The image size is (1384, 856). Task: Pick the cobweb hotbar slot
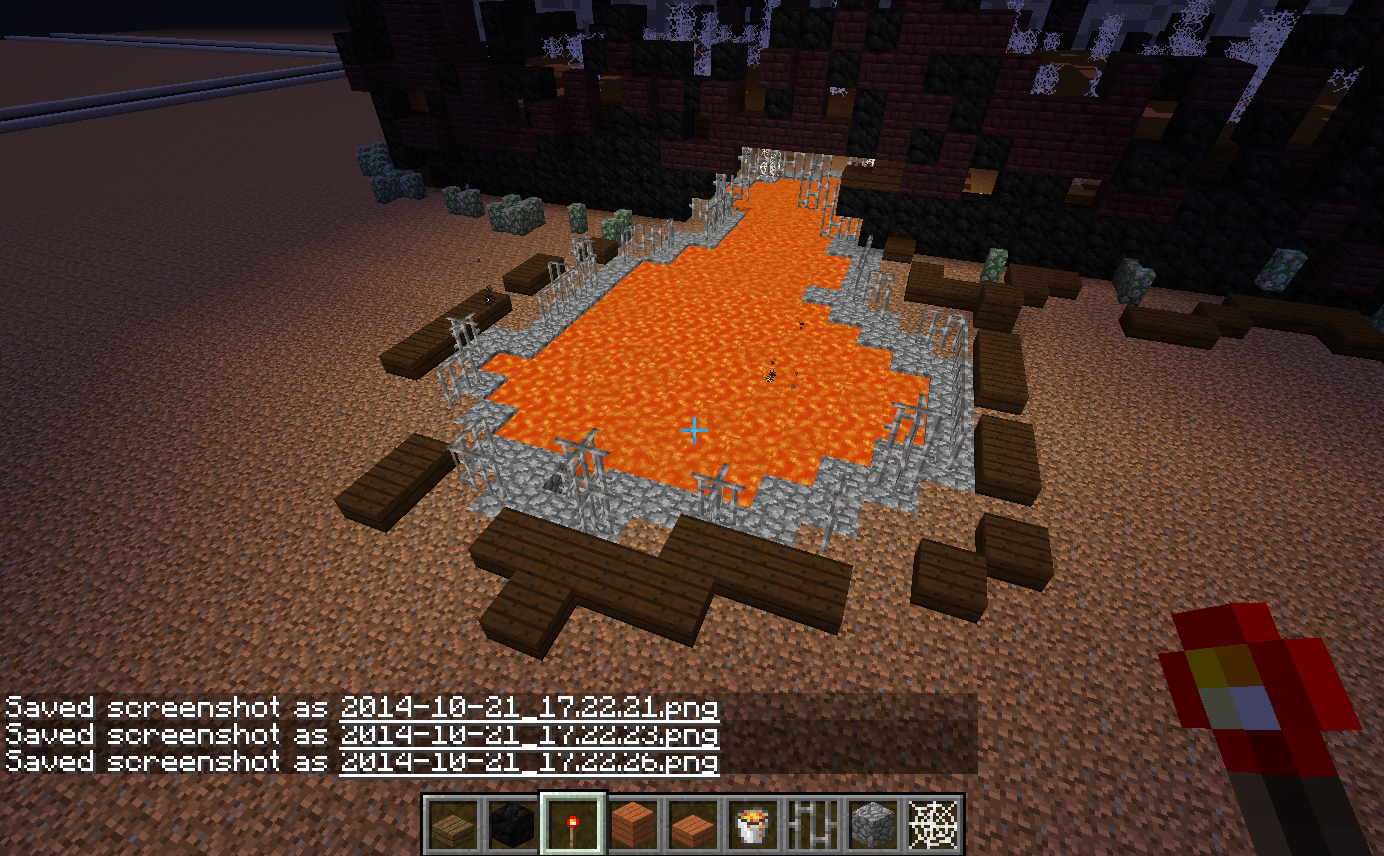[932, 825]
